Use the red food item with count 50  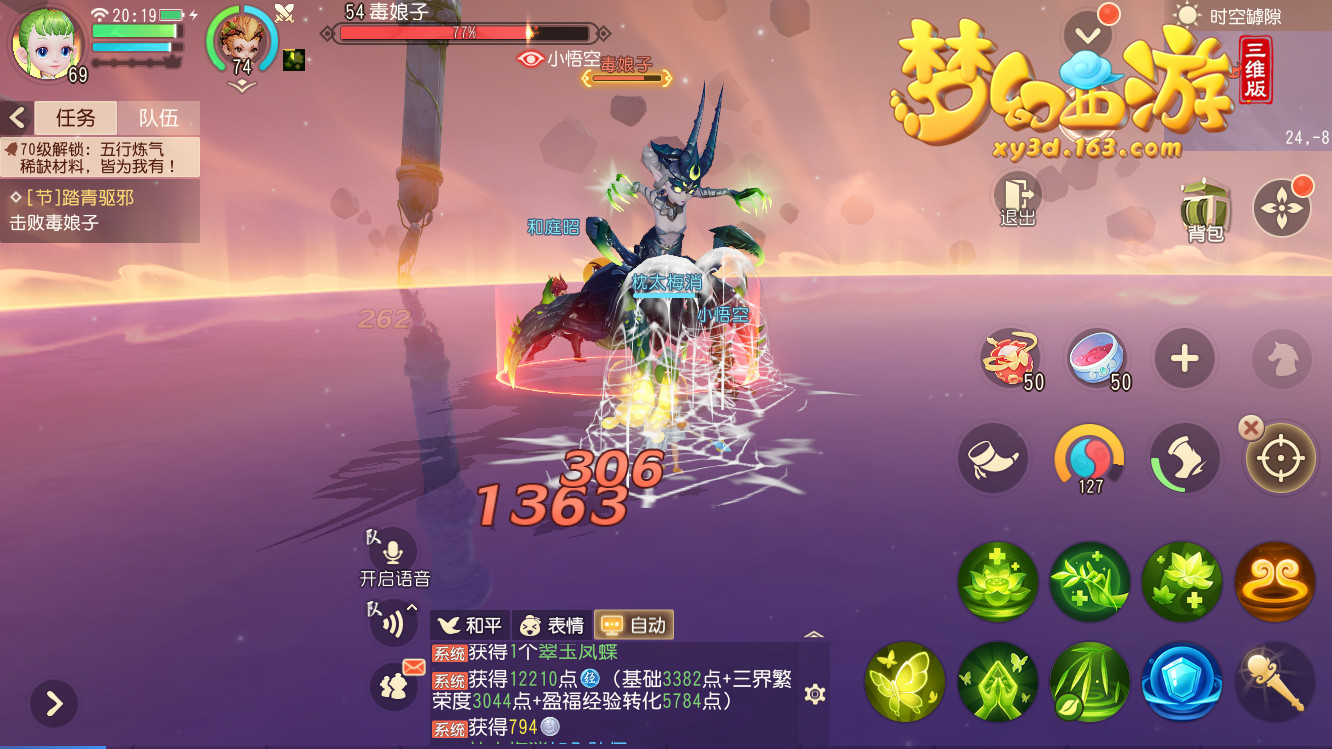(1011, 359)
